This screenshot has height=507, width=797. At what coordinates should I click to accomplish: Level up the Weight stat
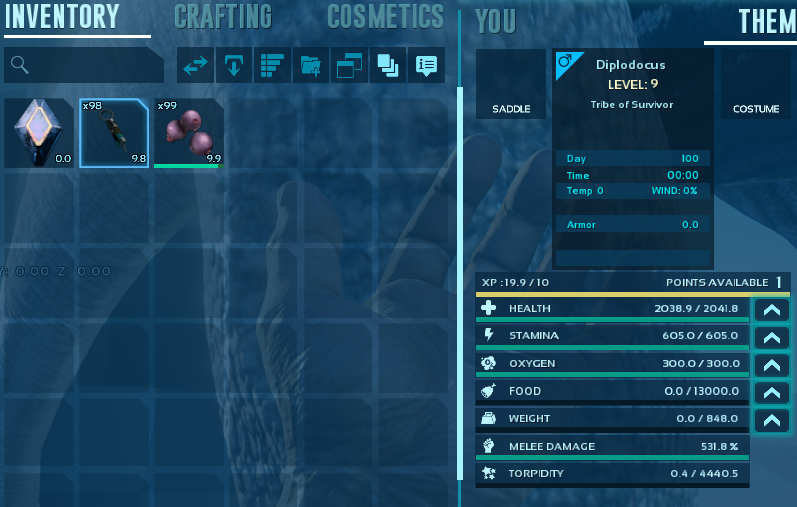pyautogui.click(x=770, y=420)
